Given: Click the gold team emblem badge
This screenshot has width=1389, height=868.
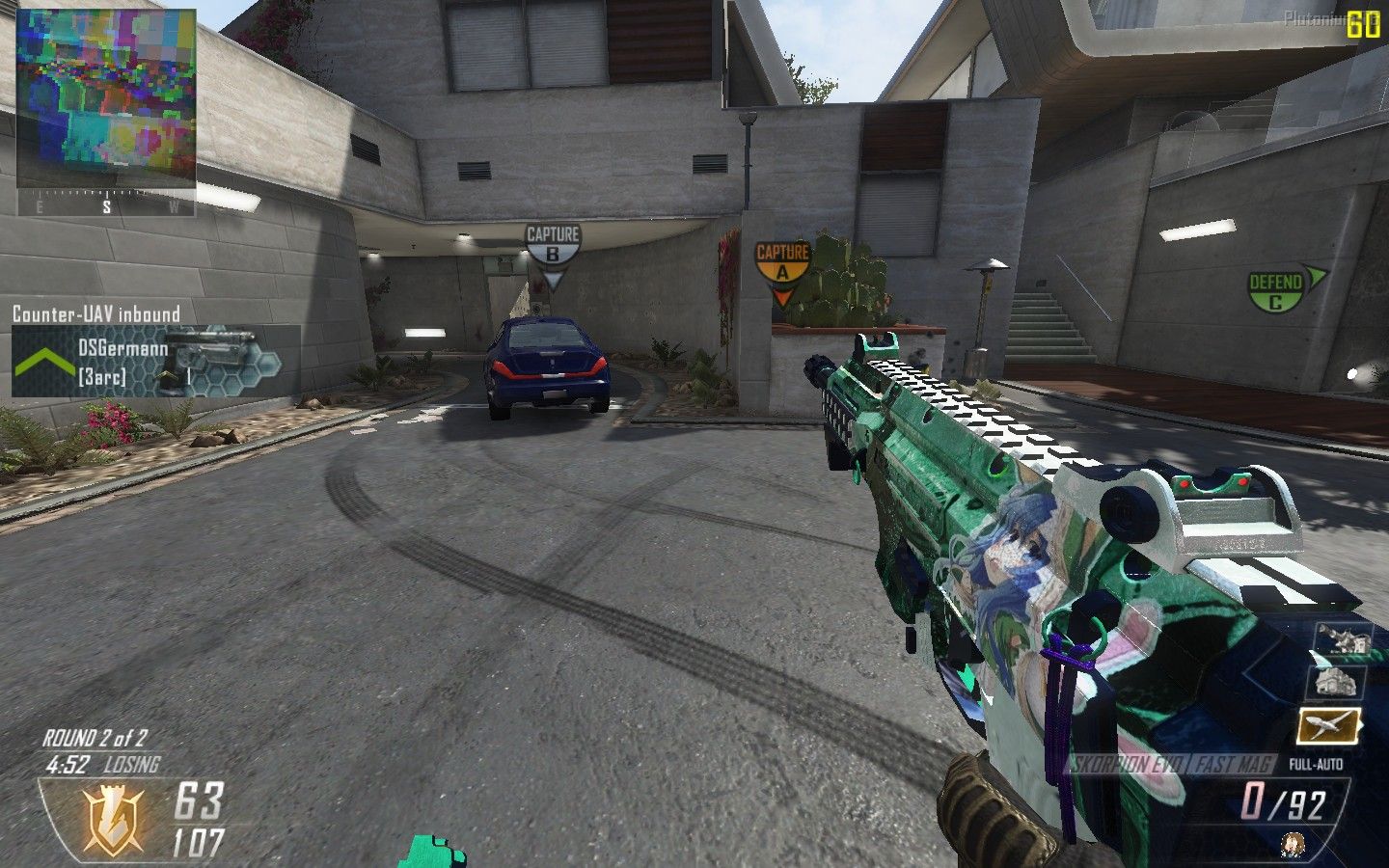Looking at the screenshot, I should [115, 821].
